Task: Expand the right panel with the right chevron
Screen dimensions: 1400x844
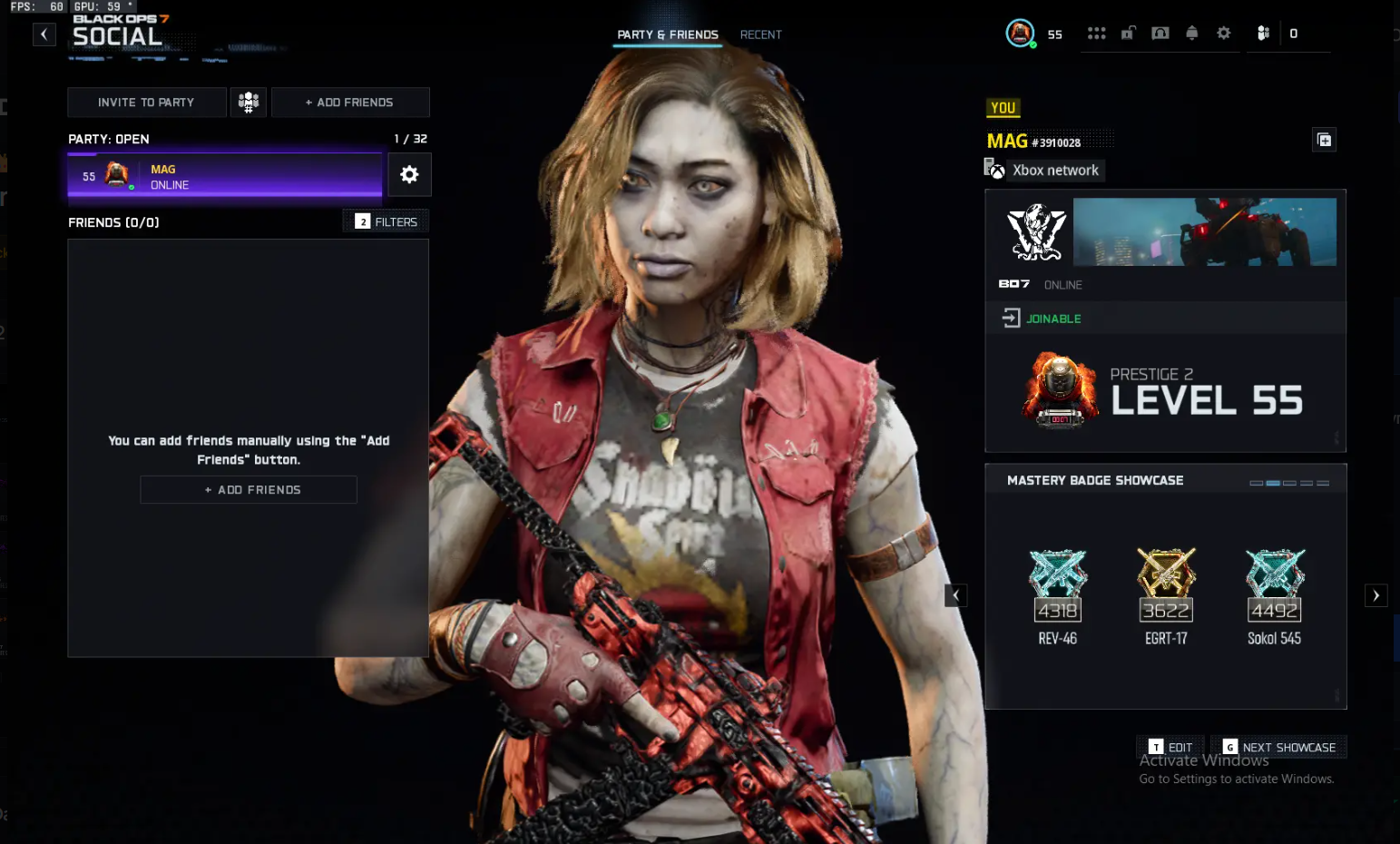Action: pyautogui.click(x=1376, y=595)
